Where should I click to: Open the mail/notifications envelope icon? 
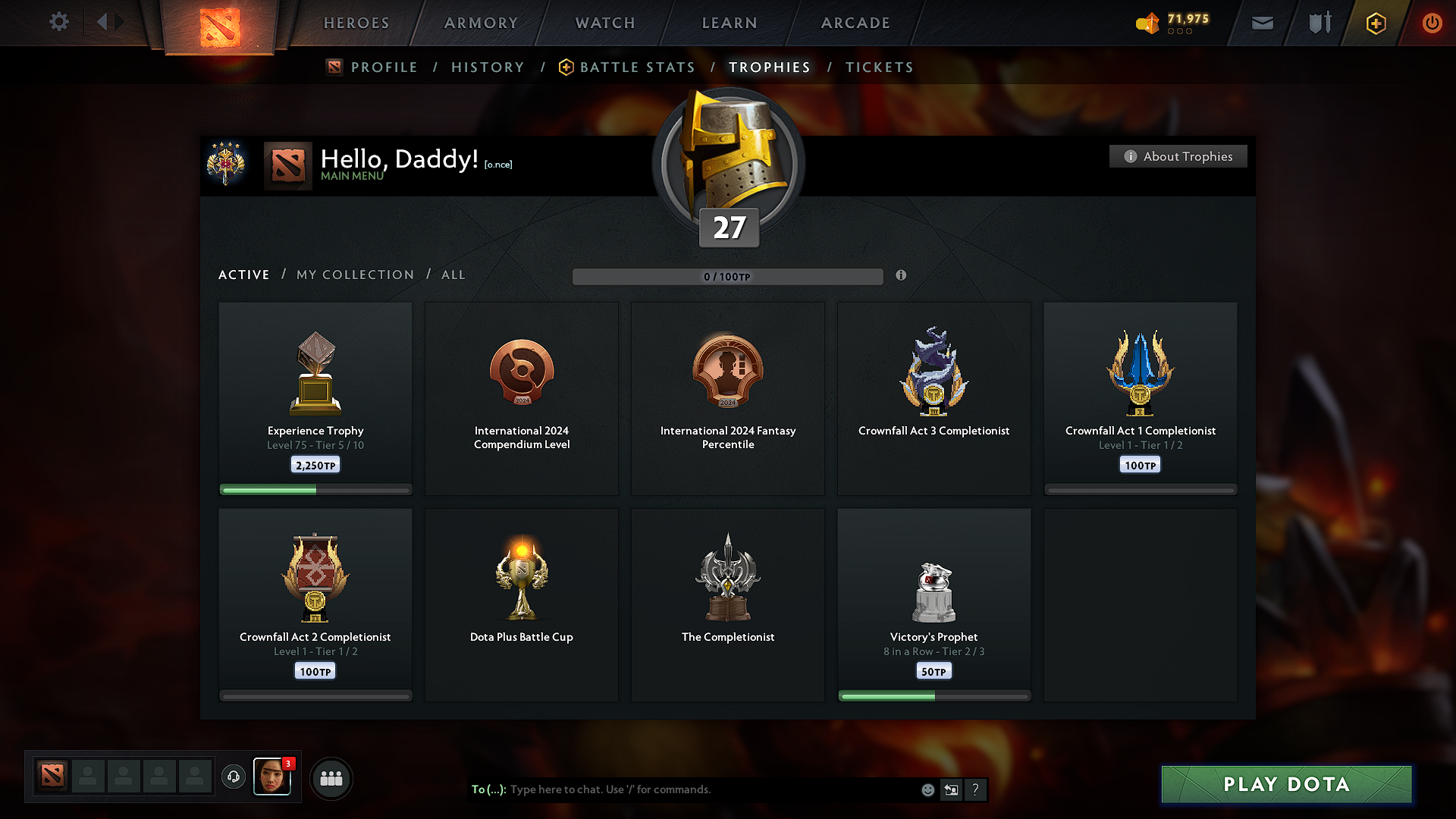click(x=1261, y=23)
